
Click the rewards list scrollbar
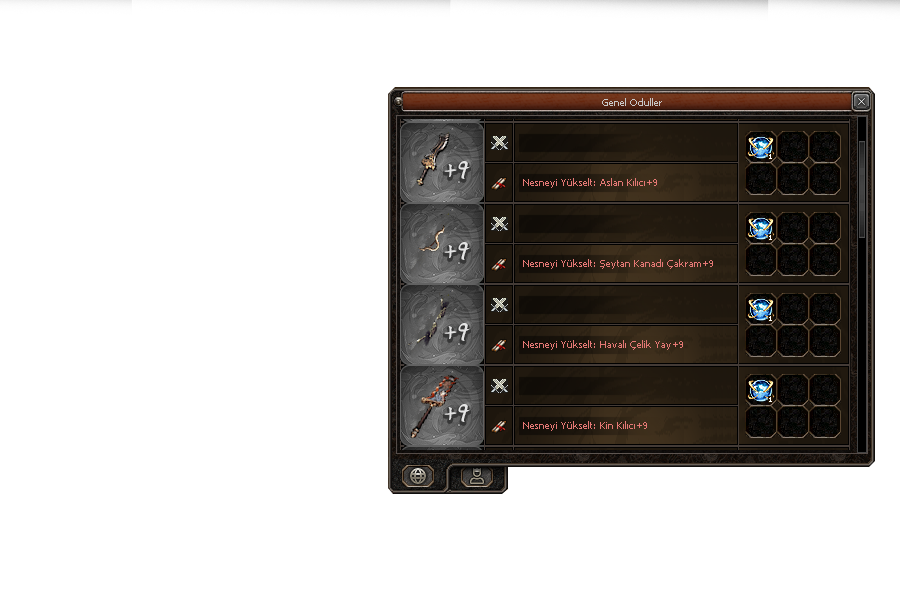pyautogui.click(x=862, y=188)
